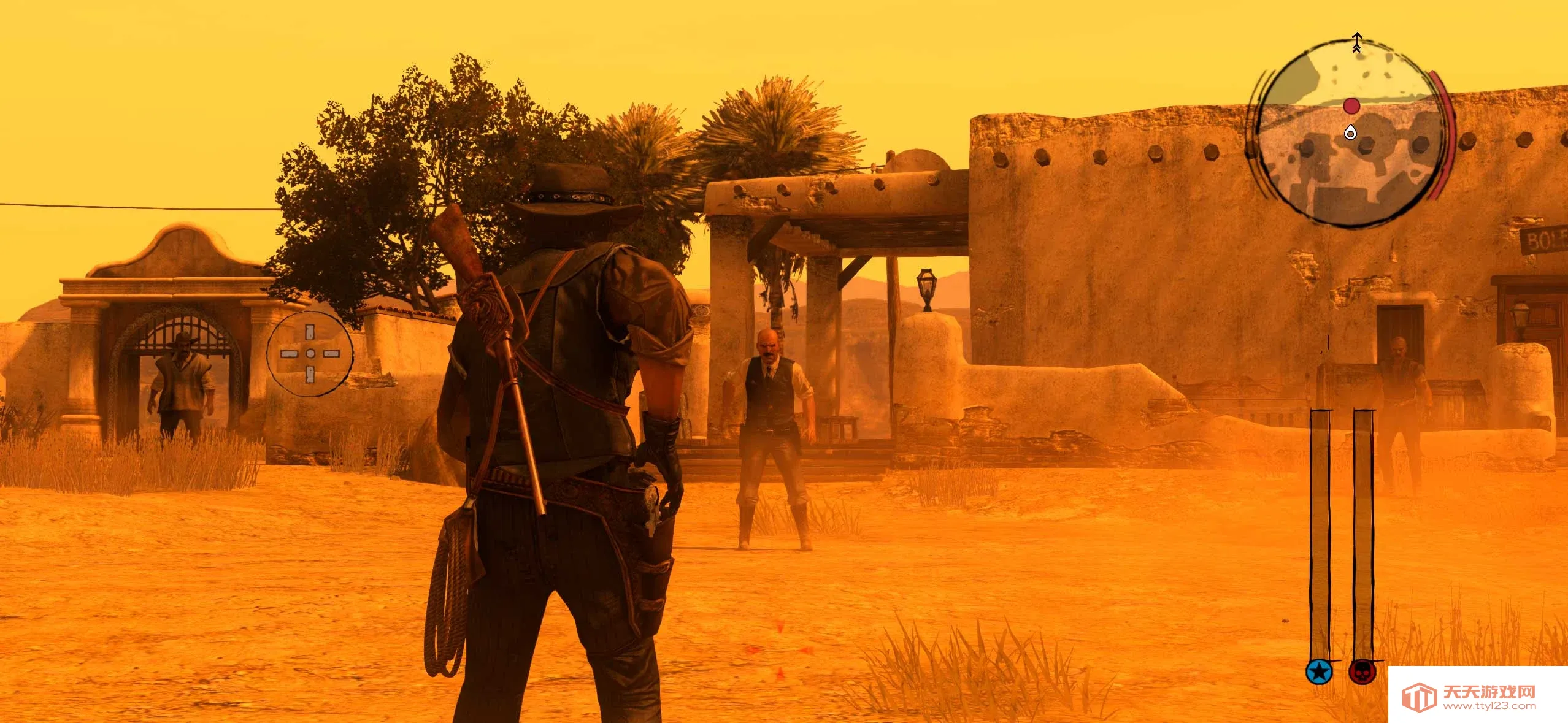
Task: Open the circular minimap
Action: (1349, 134)
